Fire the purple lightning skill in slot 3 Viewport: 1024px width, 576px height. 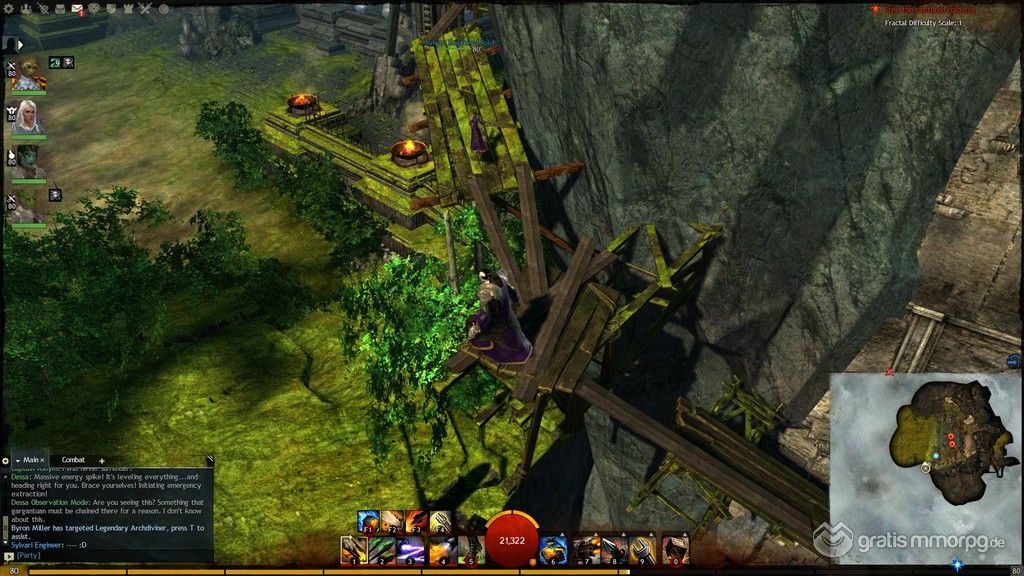point(412,548)
